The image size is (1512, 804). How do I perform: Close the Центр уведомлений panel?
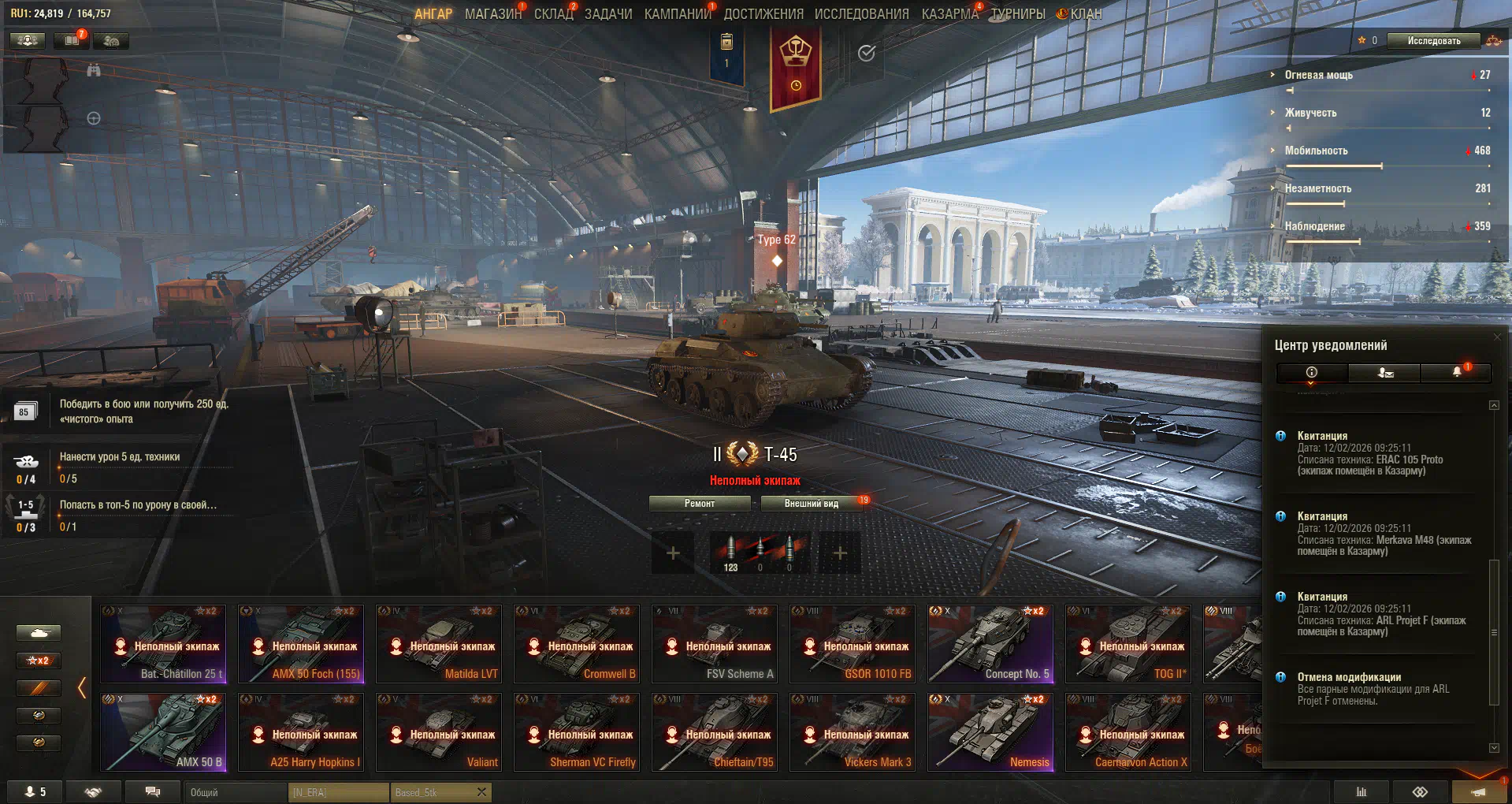coord(1497,337)
